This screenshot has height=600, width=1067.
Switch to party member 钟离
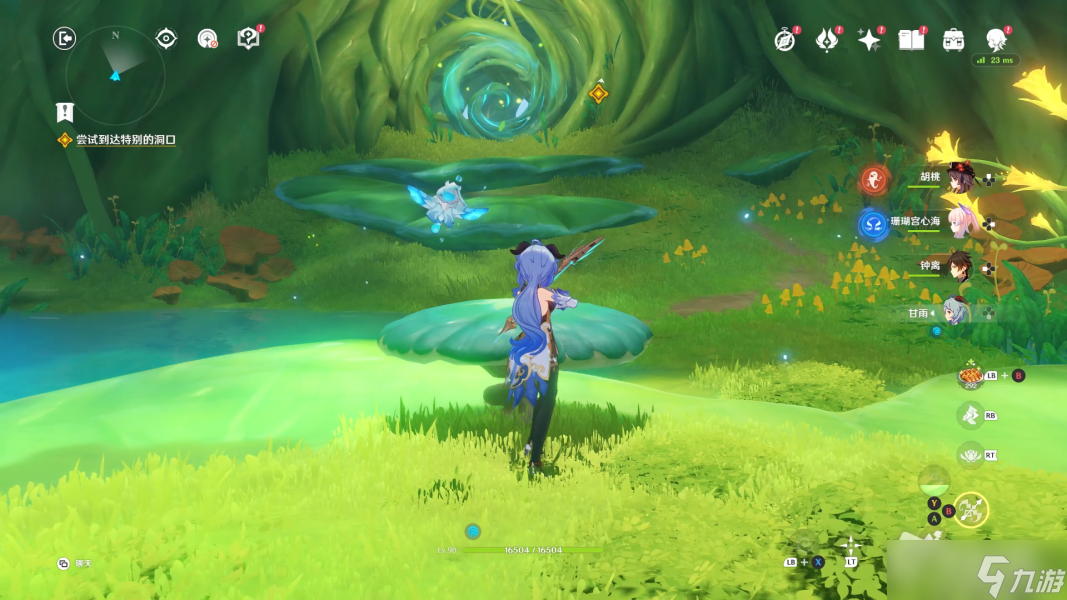pyautogui.click(x=960, y=267)
